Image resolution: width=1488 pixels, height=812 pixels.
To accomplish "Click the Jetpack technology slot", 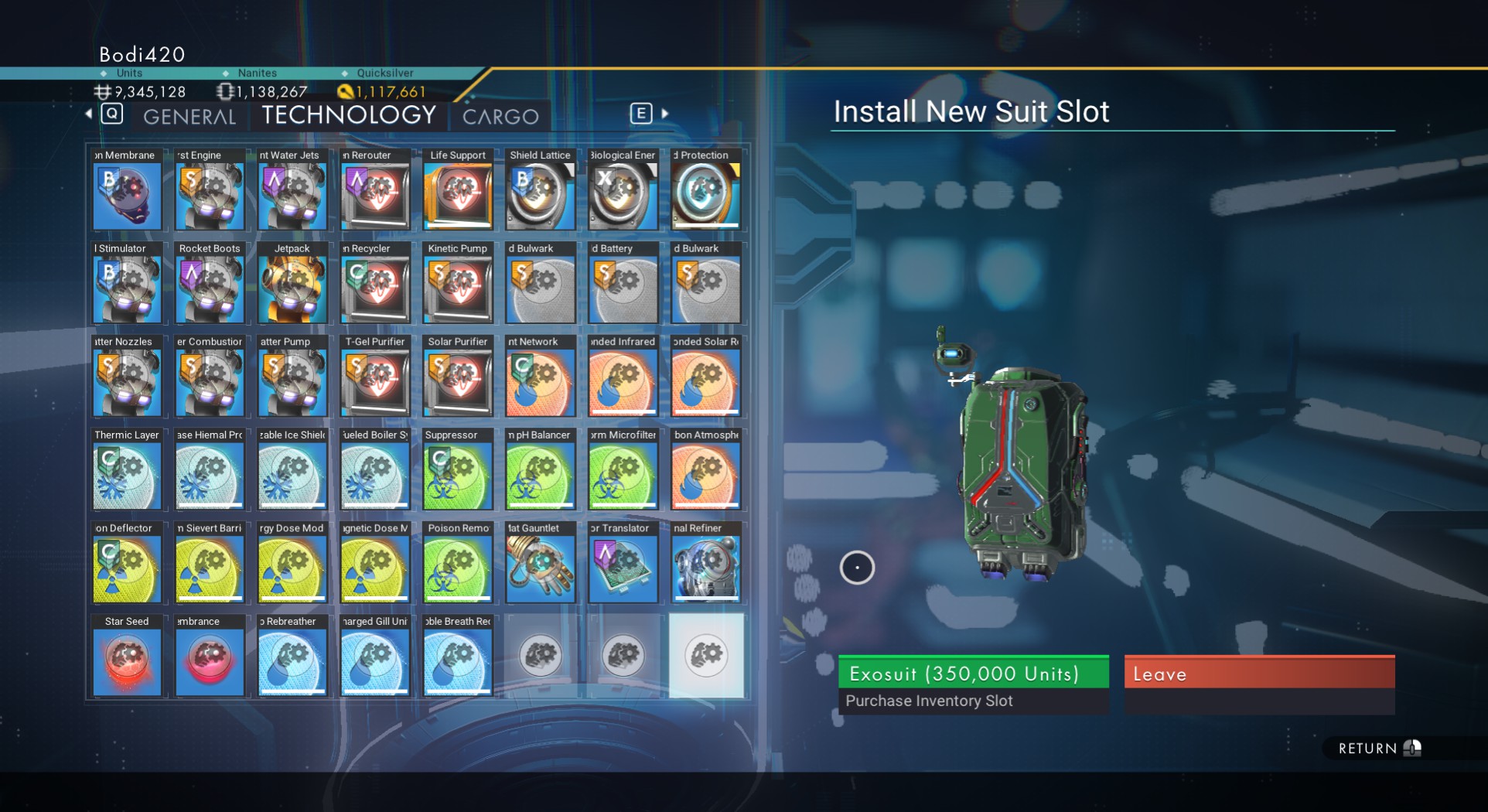I will click(292, 283).
